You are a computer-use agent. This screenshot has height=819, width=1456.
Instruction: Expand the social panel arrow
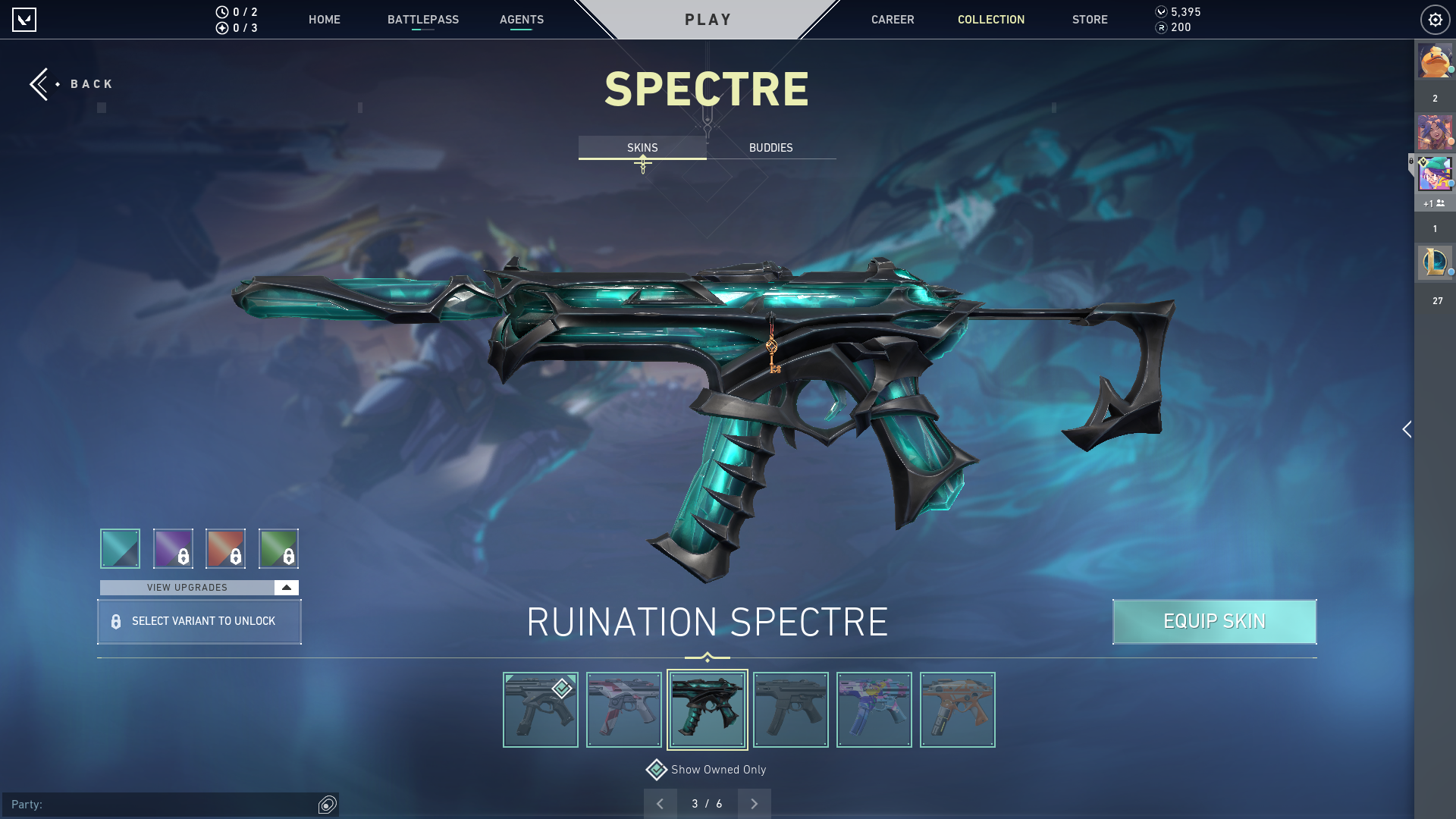[x=1407, y=429]
